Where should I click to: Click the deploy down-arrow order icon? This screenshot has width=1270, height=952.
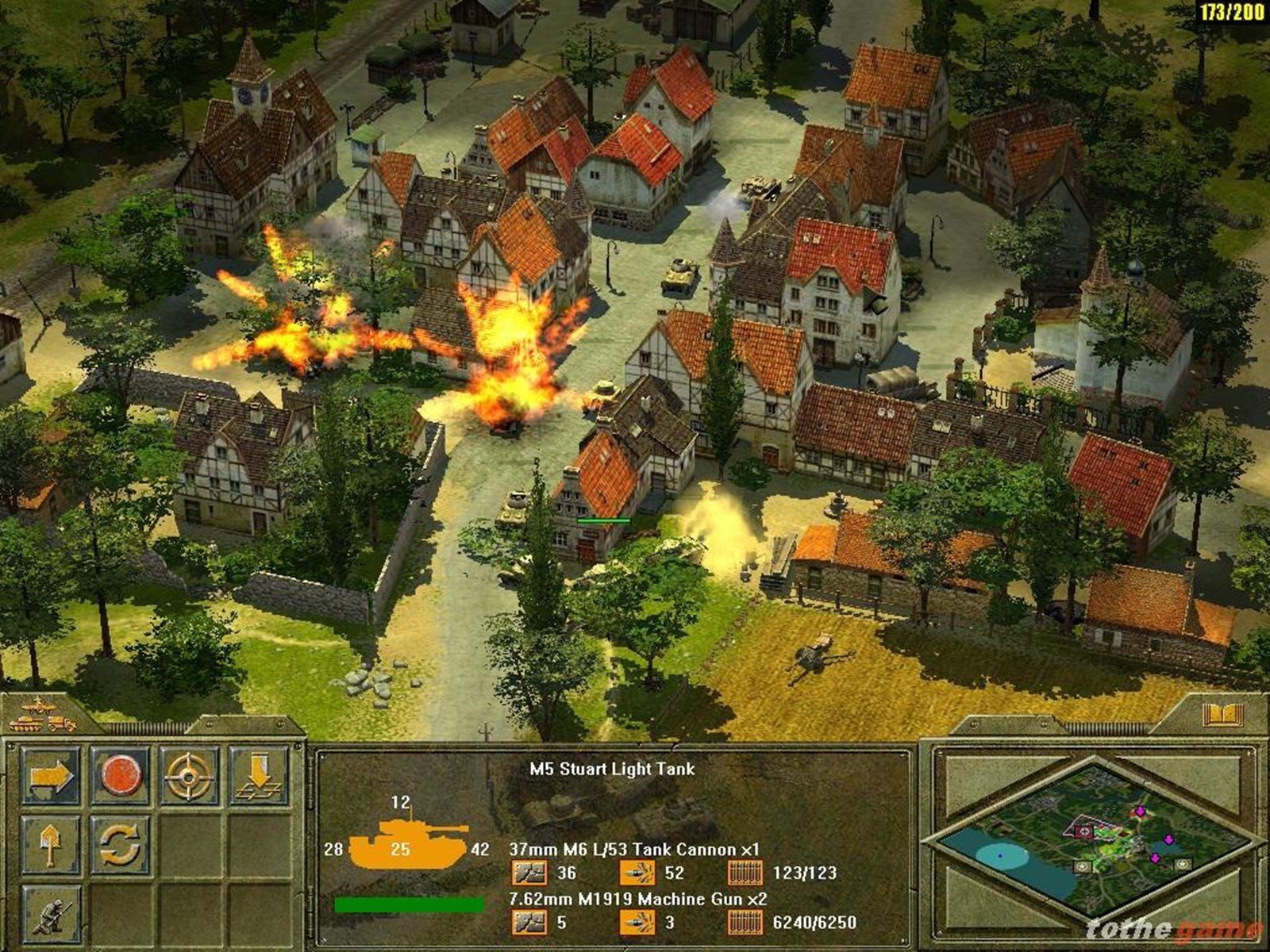point(260,775)
